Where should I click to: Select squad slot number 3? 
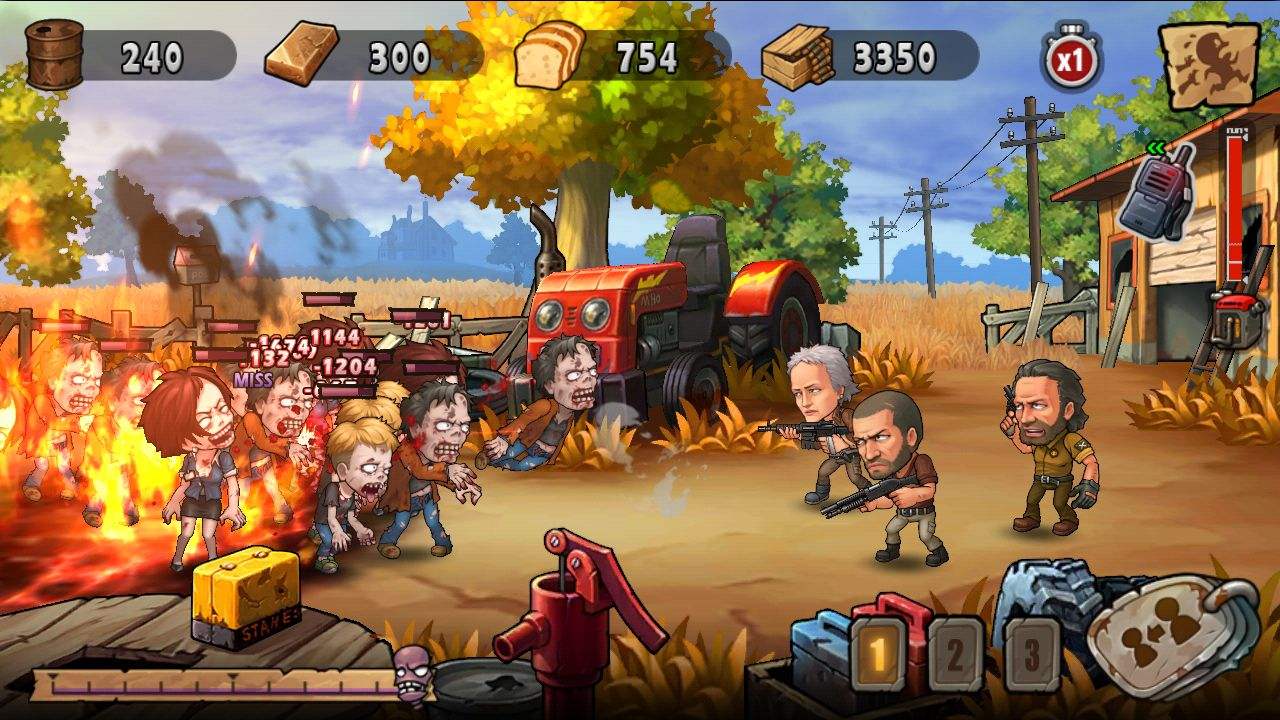(x=1031, y=655)
